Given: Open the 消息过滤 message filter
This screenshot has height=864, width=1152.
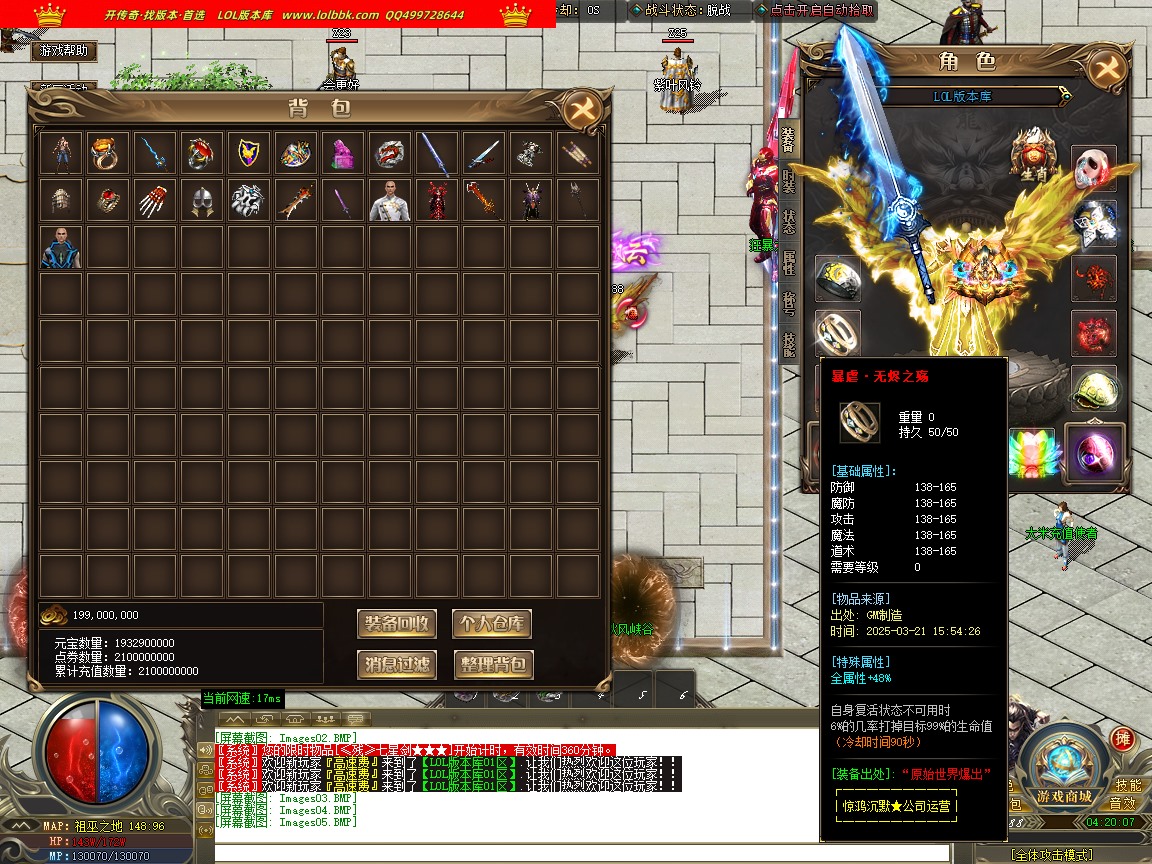Looking at the screenshot, I should click(x=397, y=664).
